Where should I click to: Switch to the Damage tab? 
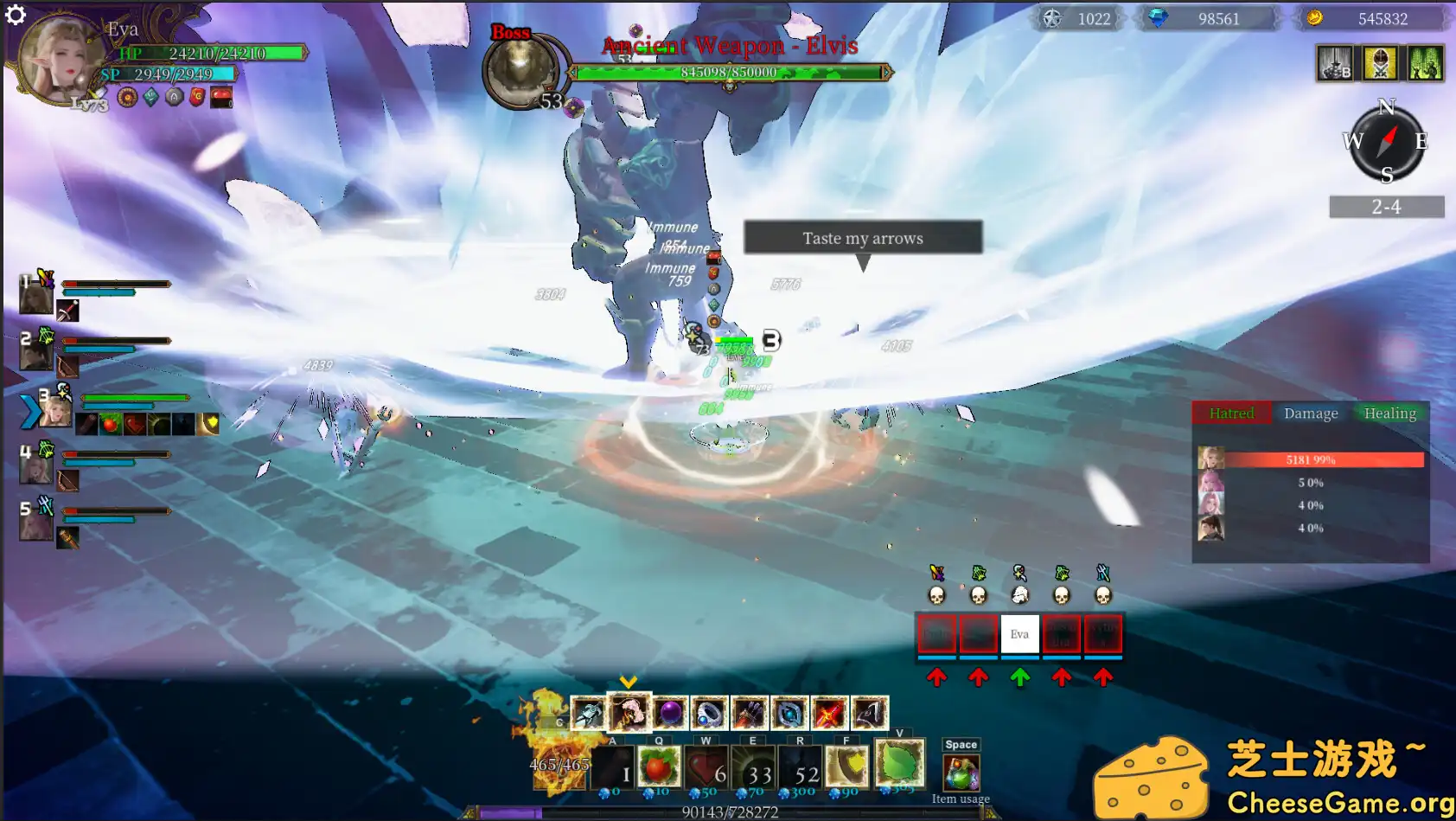coord(1311,414)
